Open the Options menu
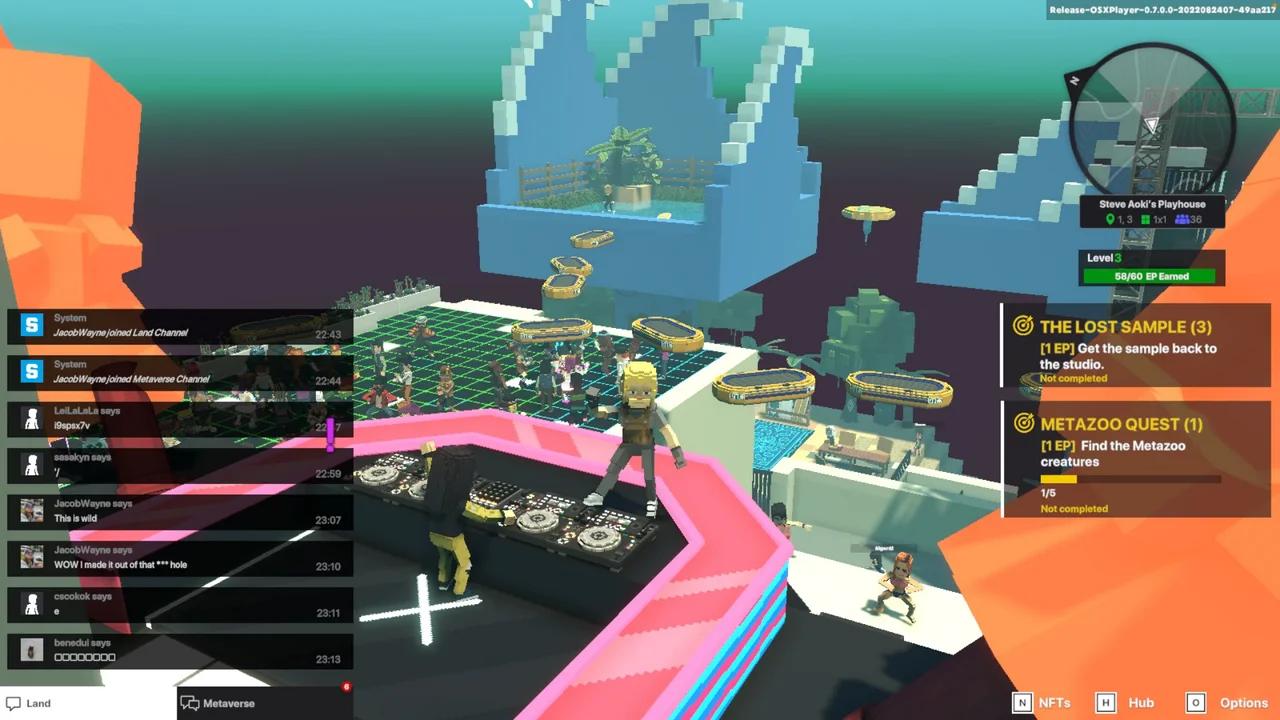1280x720 pixels. (1243, 703)
